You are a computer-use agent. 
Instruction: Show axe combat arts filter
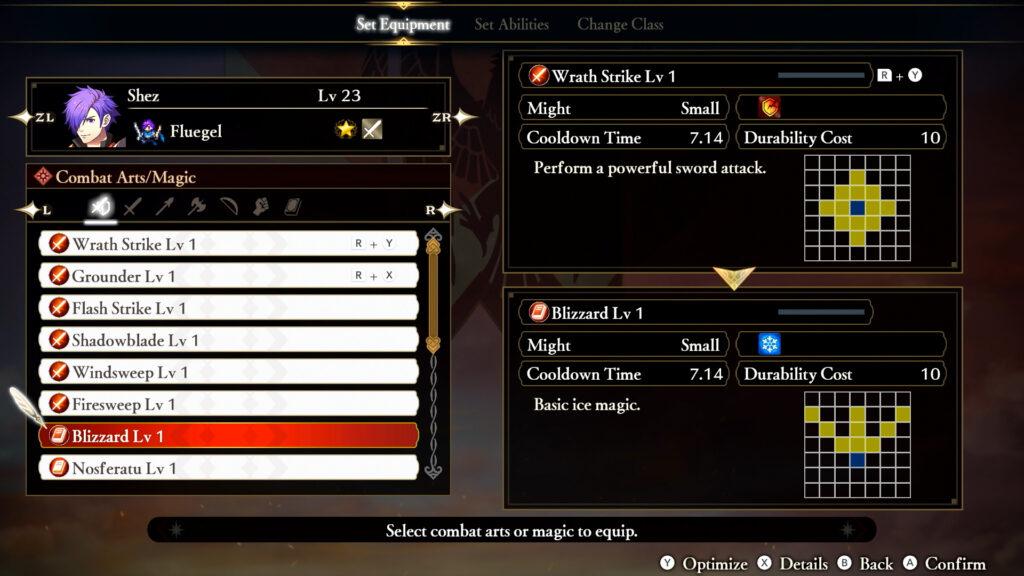(197, 208)
